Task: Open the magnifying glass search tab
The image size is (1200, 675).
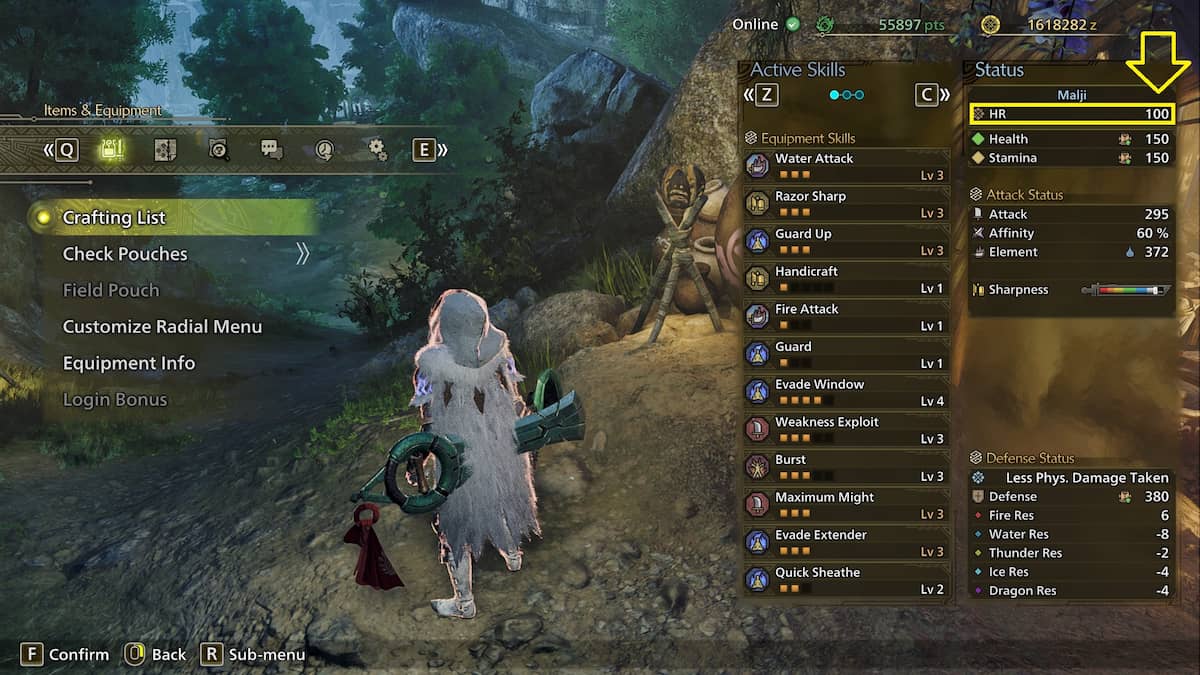Action: pyautogui.click(x=219, y=150)
